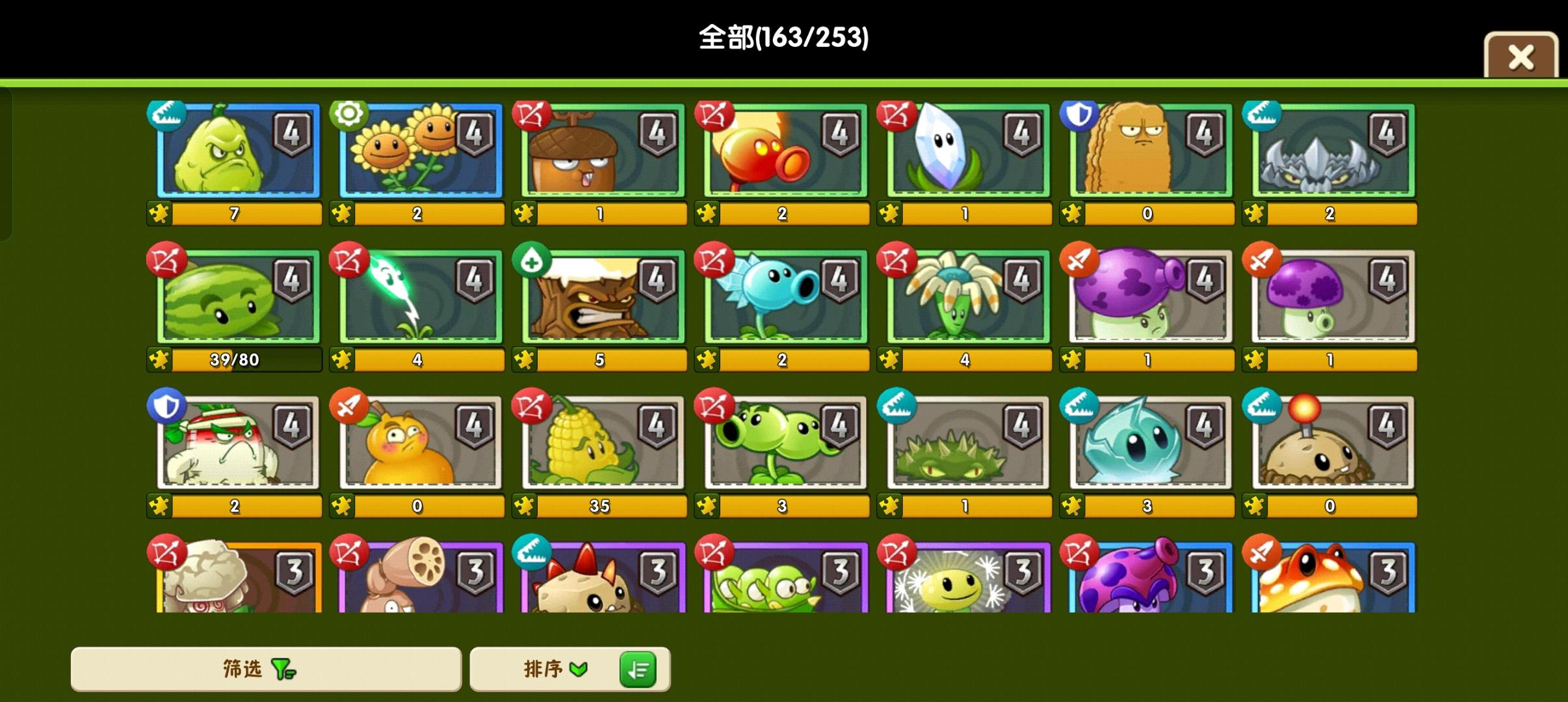The image size is (1568, 702).
Task: Click the sort order icon beside 排序
Action: pyautogui.click(x=640, y=669)
